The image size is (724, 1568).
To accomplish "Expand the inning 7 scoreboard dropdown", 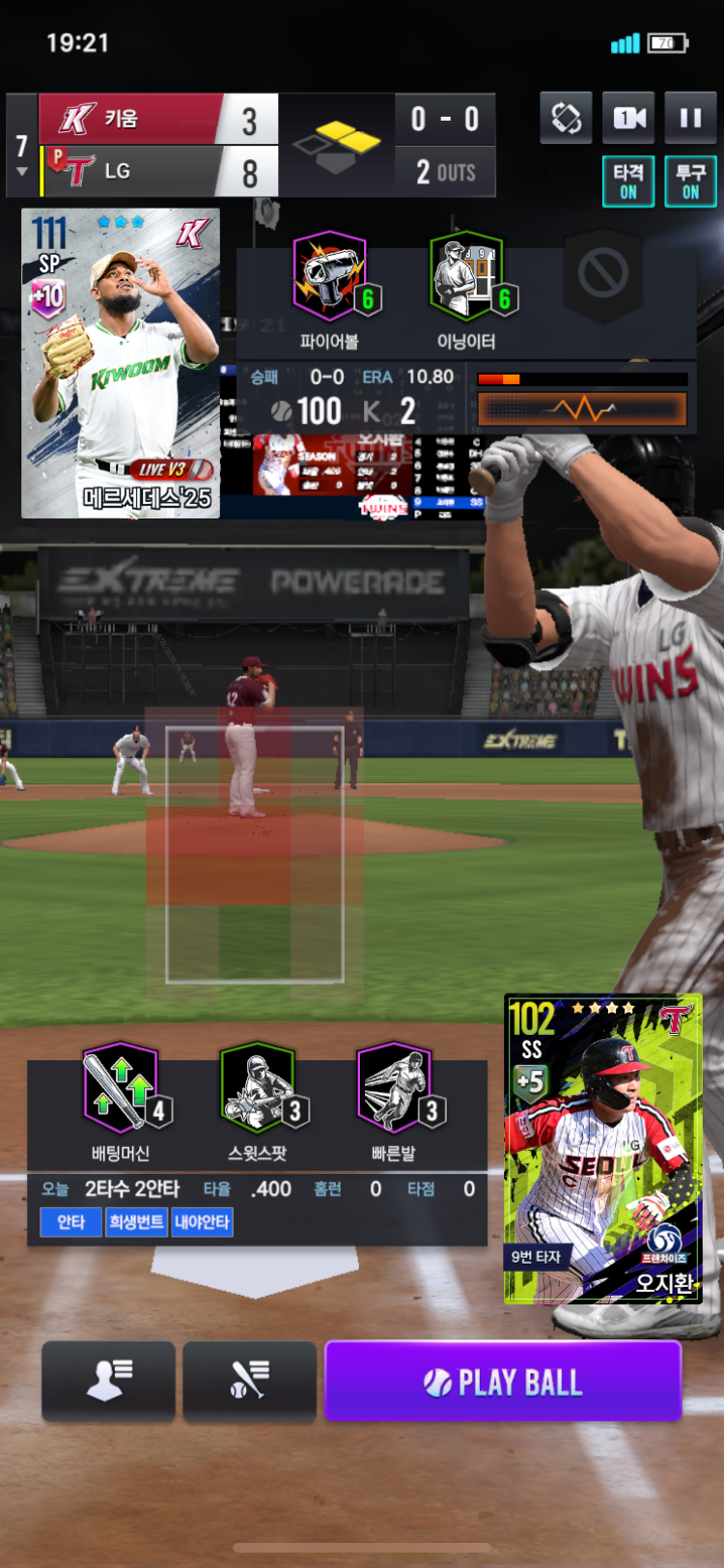I will point(21,154).
